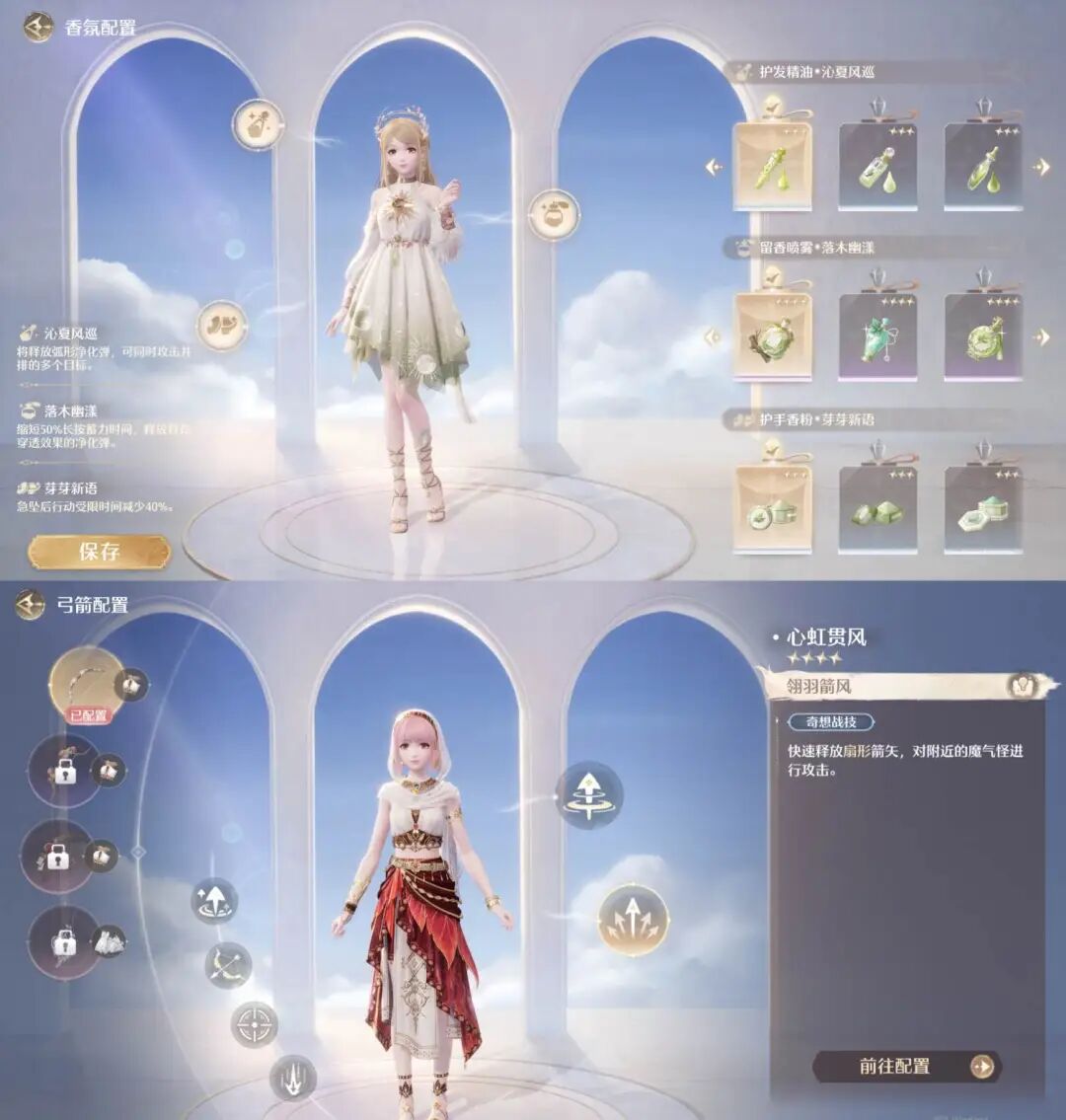This screenshot has height=1120, width=1066.
Task: Show previous hair oil items with left arrow
Action: point(714,168)
